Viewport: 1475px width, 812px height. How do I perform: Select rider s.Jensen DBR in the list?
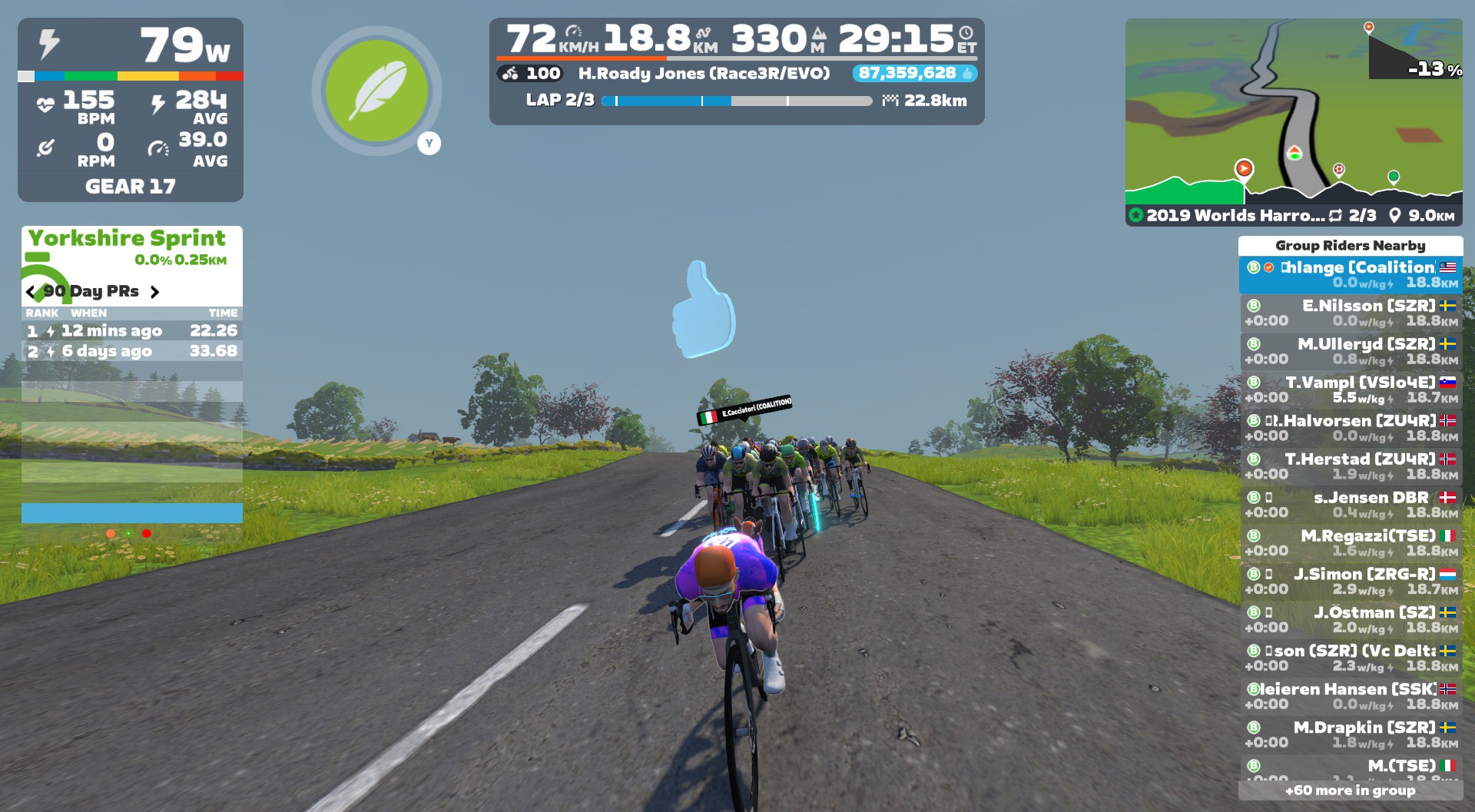[1351, 505]
